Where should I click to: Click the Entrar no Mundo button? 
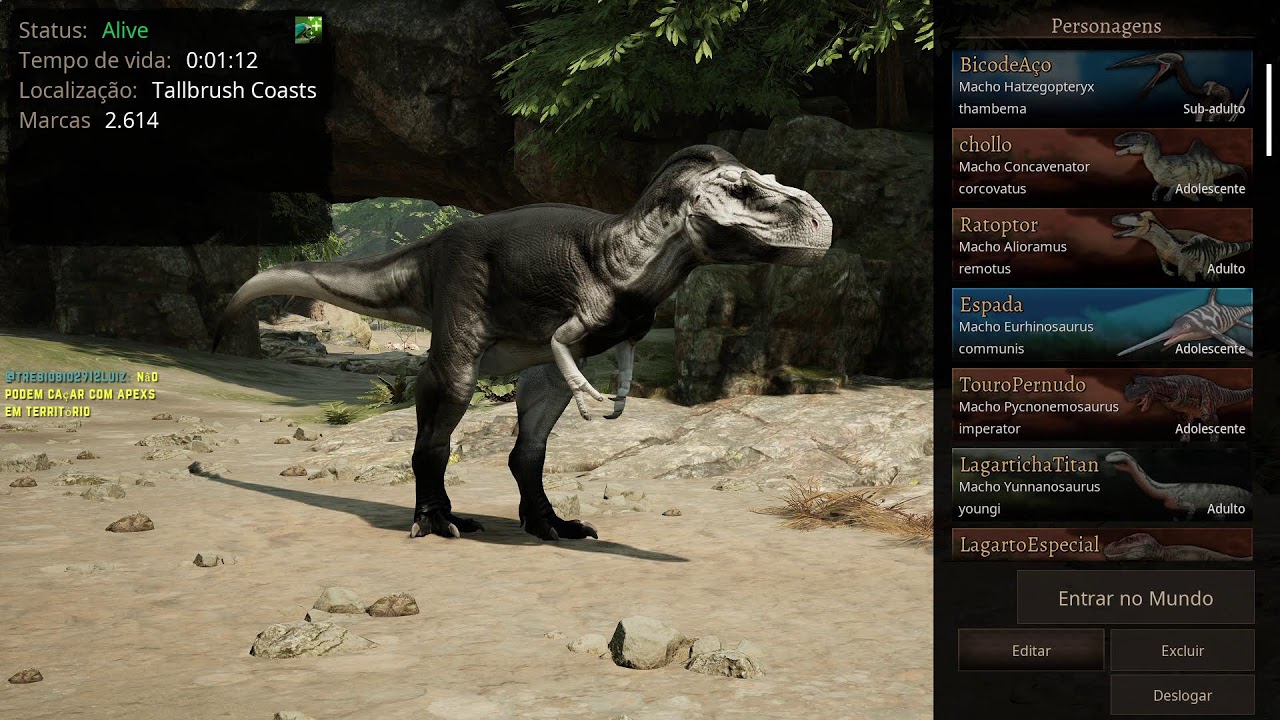click(x=1135, y=598)
